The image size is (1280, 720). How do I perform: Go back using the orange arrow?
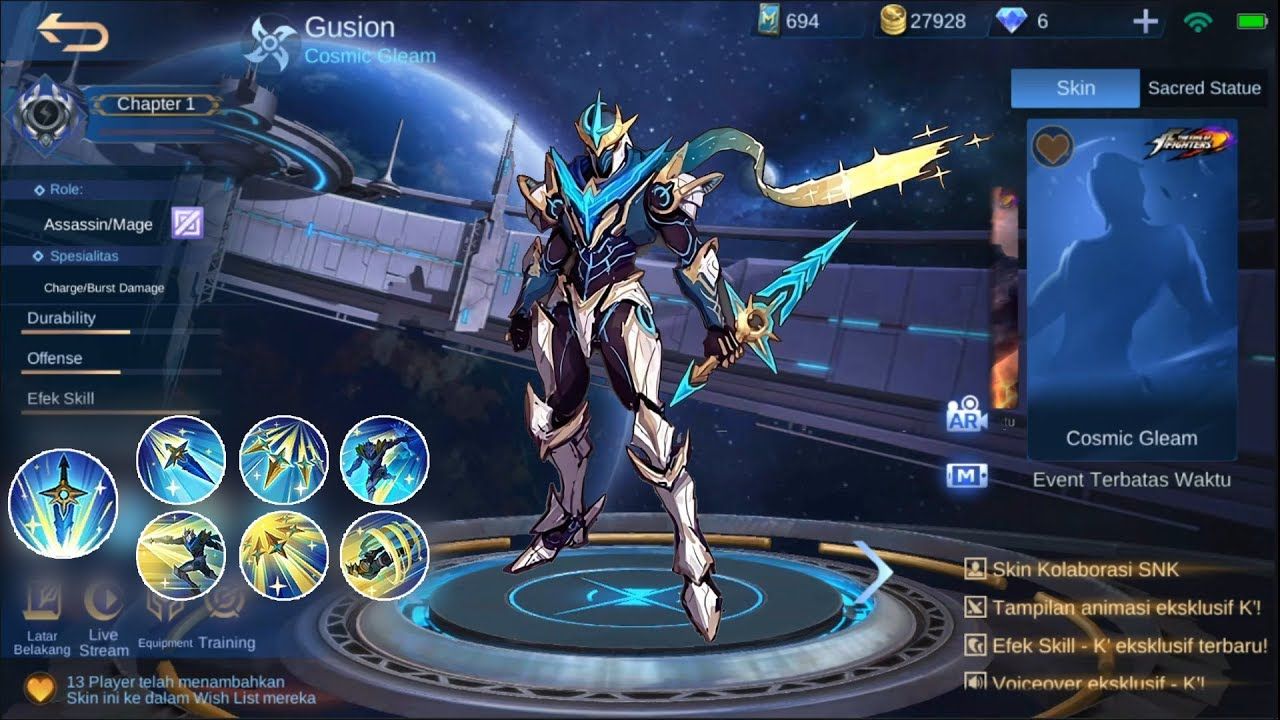tap(72, 32)
